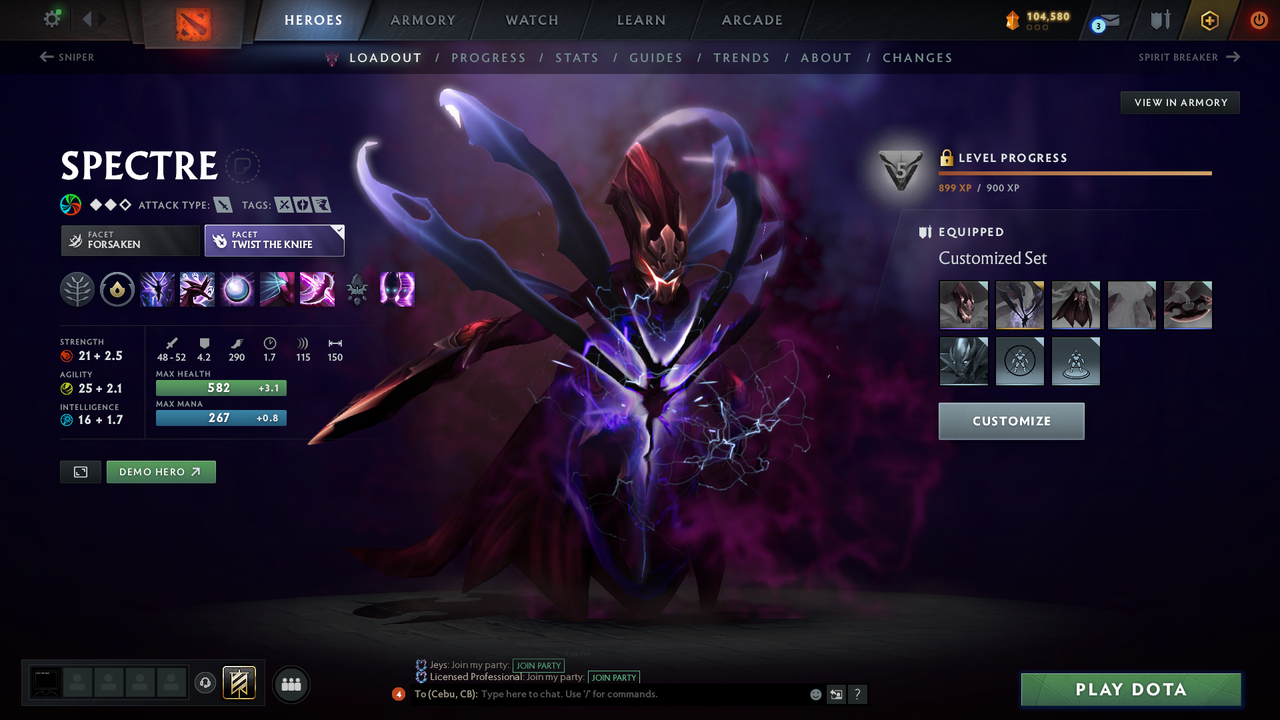Click the Level Progress XP bar

[x=1075, y=171]
